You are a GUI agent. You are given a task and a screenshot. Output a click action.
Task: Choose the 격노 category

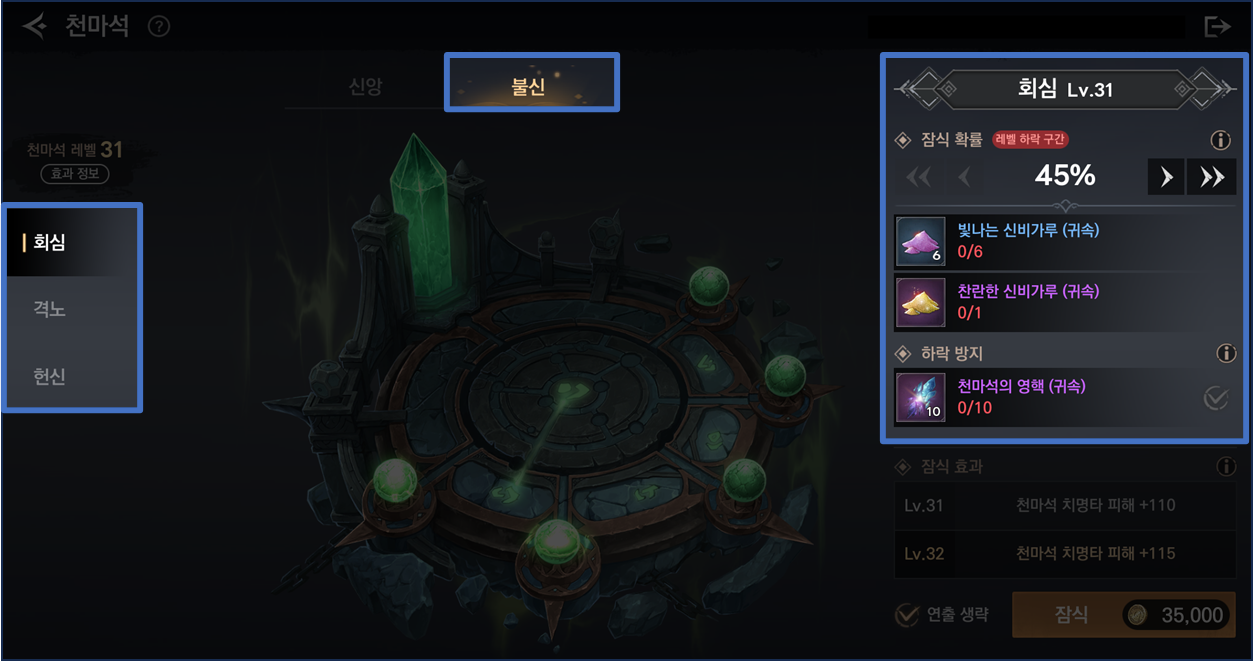[72, 309]
